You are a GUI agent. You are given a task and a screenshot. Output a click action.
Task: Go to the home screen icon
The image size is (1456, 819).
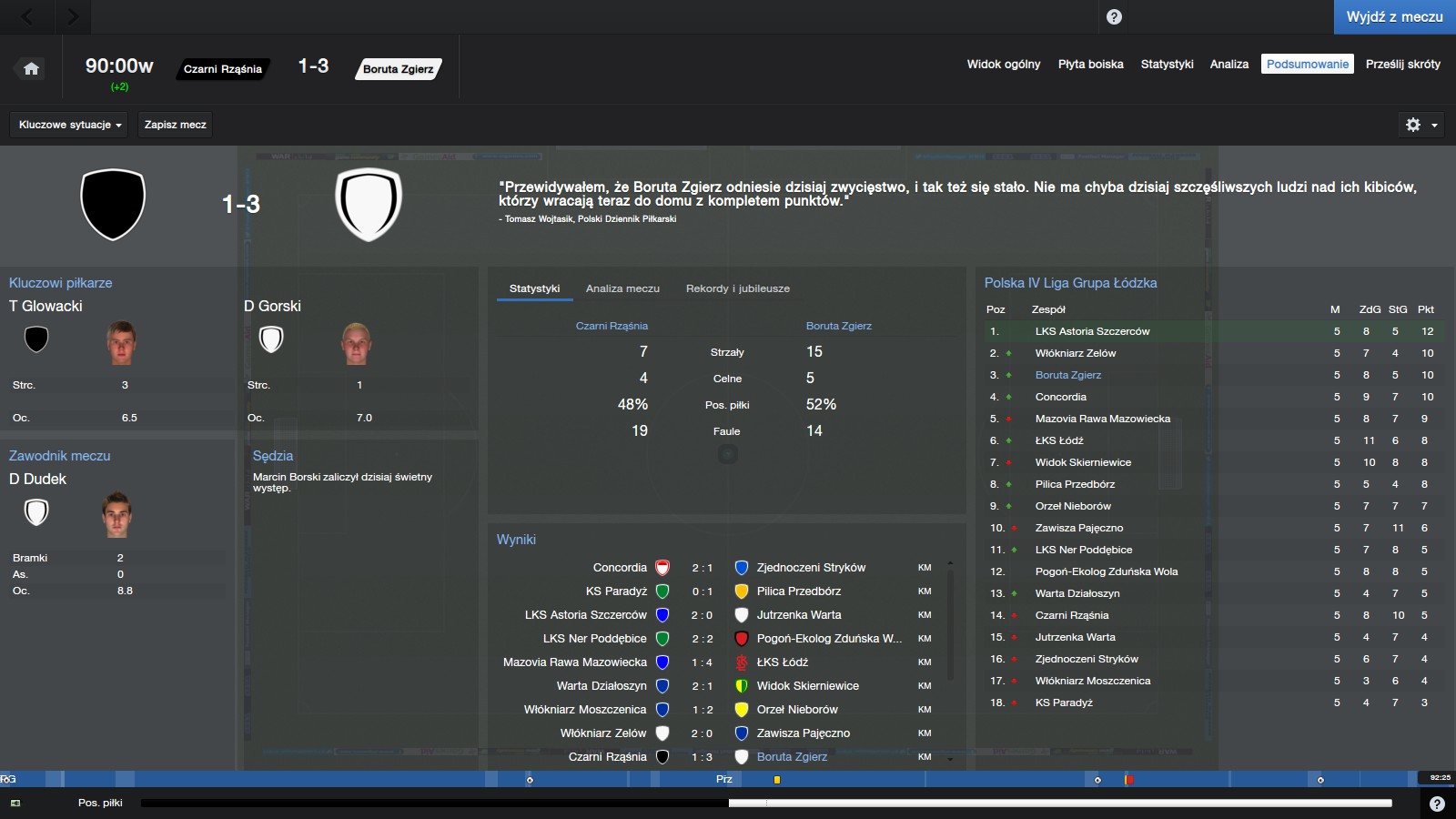tap(31, 68)
